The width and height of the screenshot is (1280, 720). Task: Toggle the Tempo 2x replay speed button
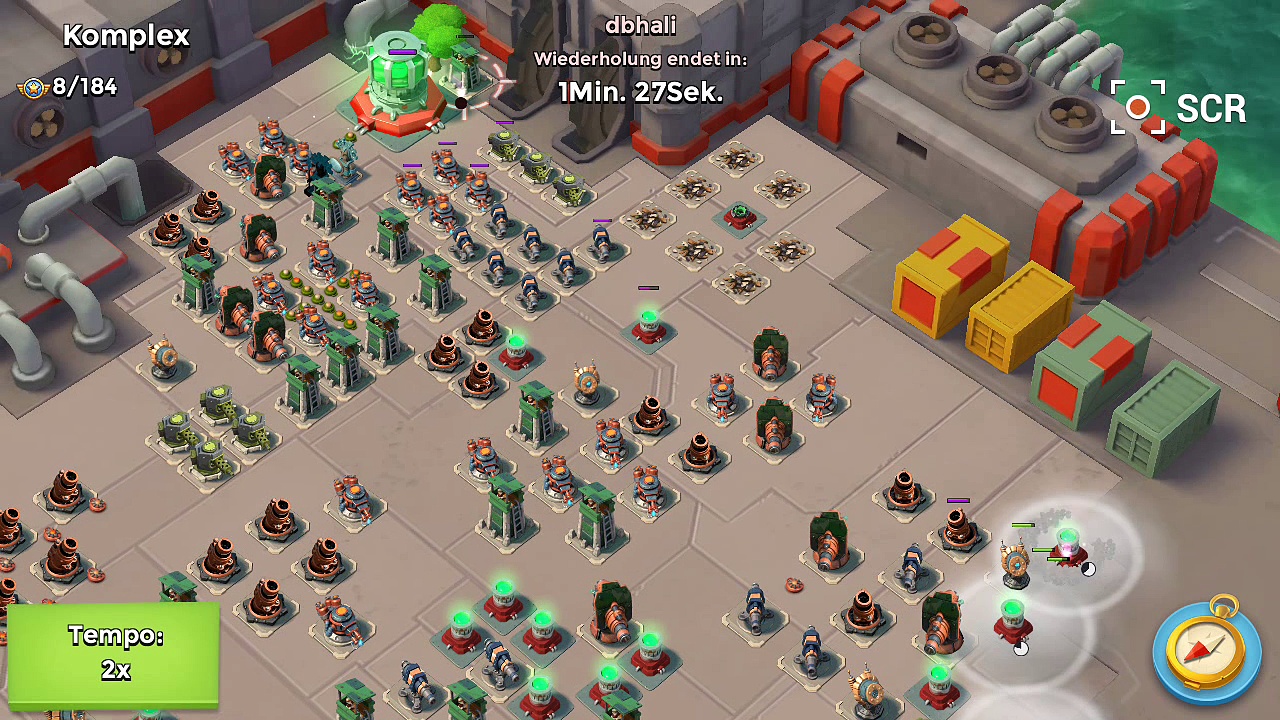pos(114,654)
